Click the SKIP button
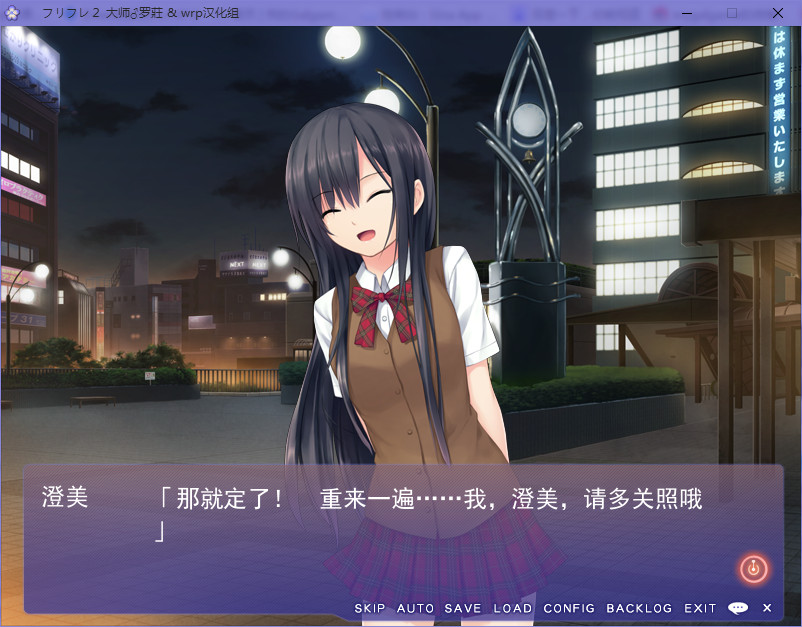 click(369, 608)
